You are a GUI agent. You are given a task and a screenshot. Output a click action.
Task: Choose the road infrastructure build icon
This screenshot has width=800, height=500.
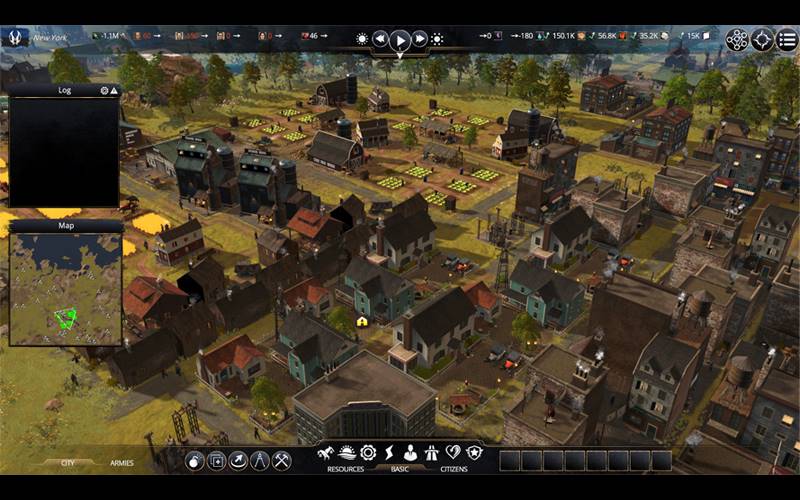pyautogui.click(x=432, y=453)
